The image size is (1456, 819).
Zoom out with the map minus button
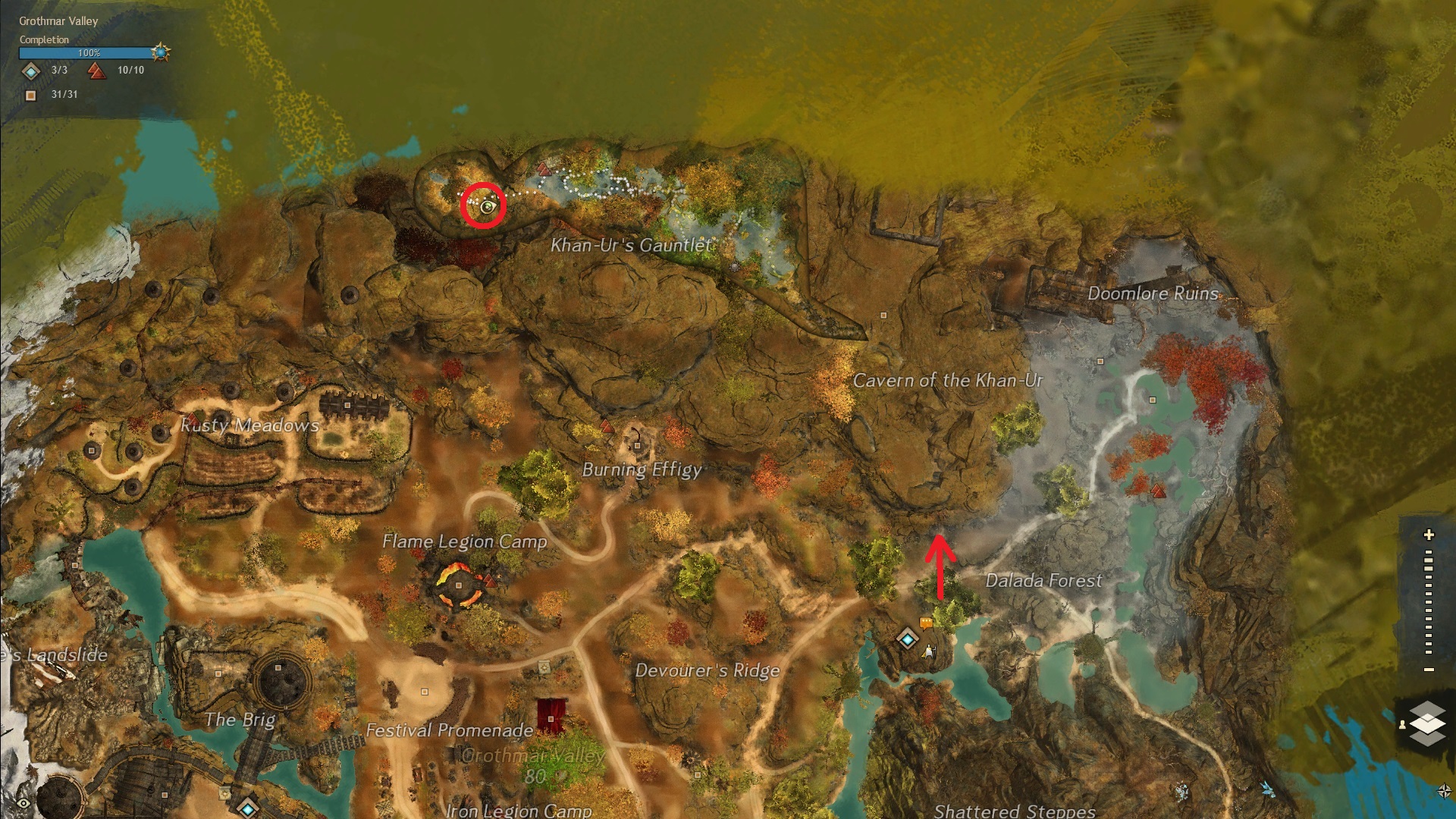tap(1429, 670)
